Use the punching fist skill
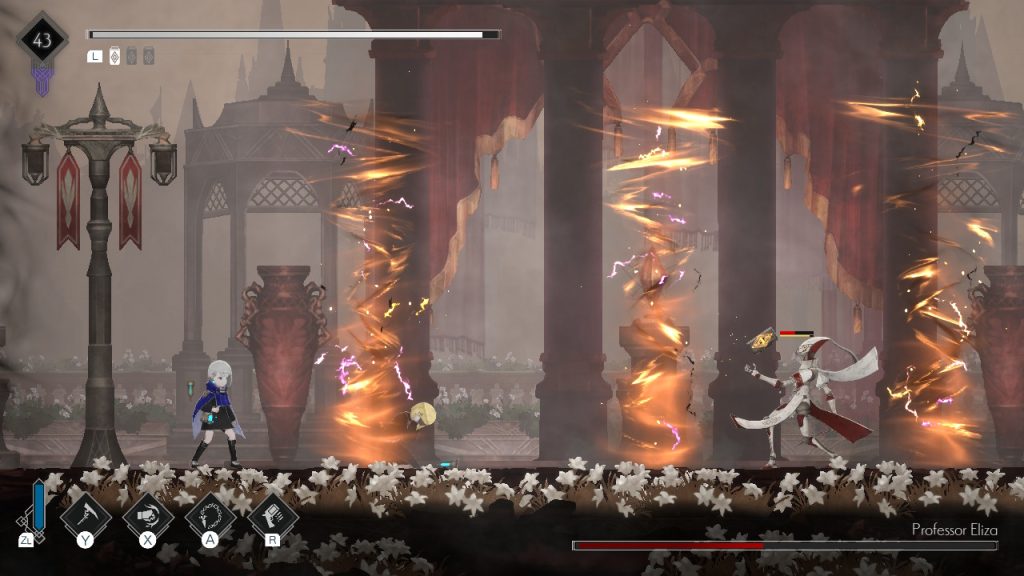 [x=147, y=515]
